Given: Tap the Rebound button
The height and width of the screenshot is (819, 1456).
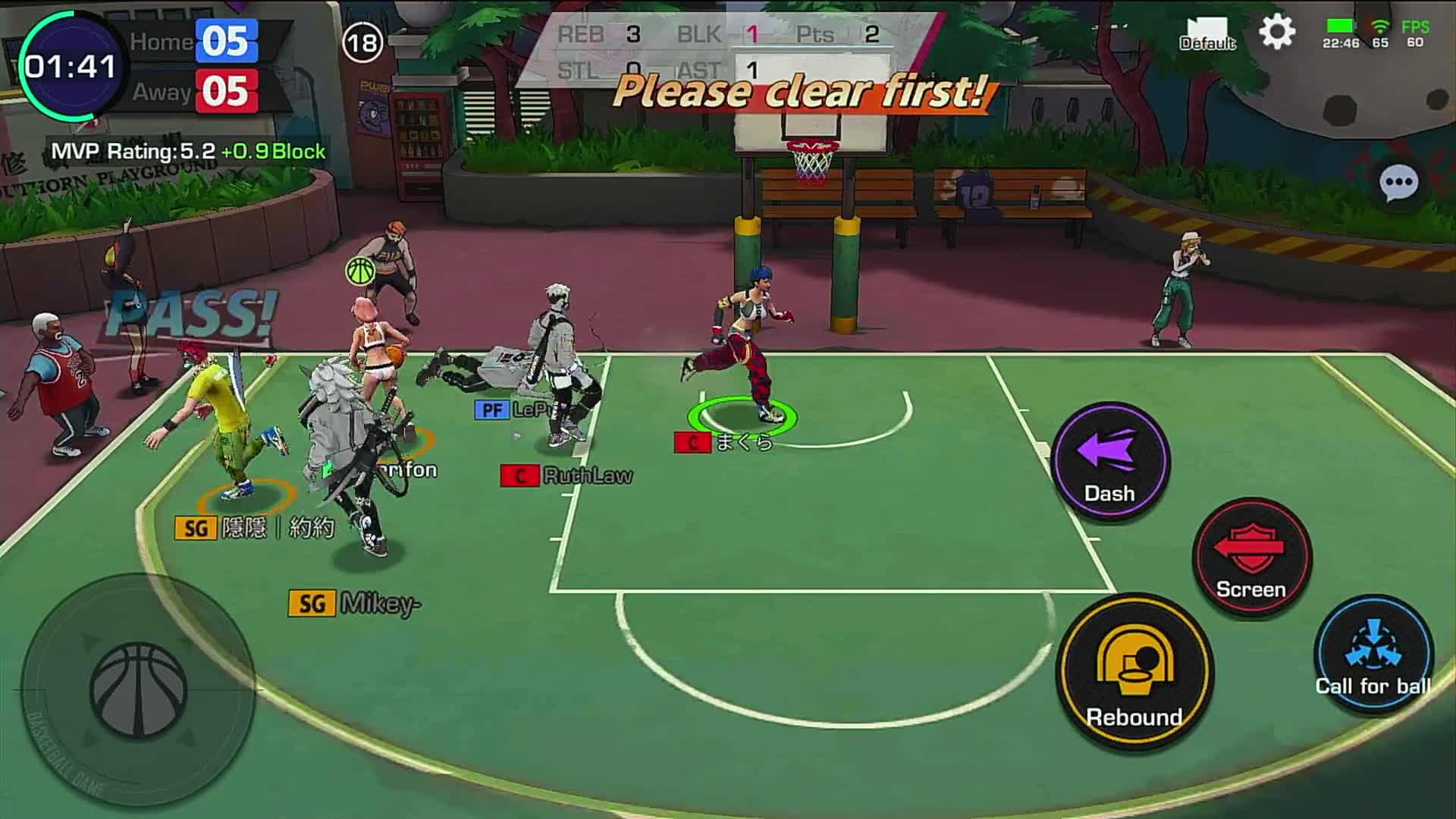Looking at the screenshot, I should point(1134,672).
